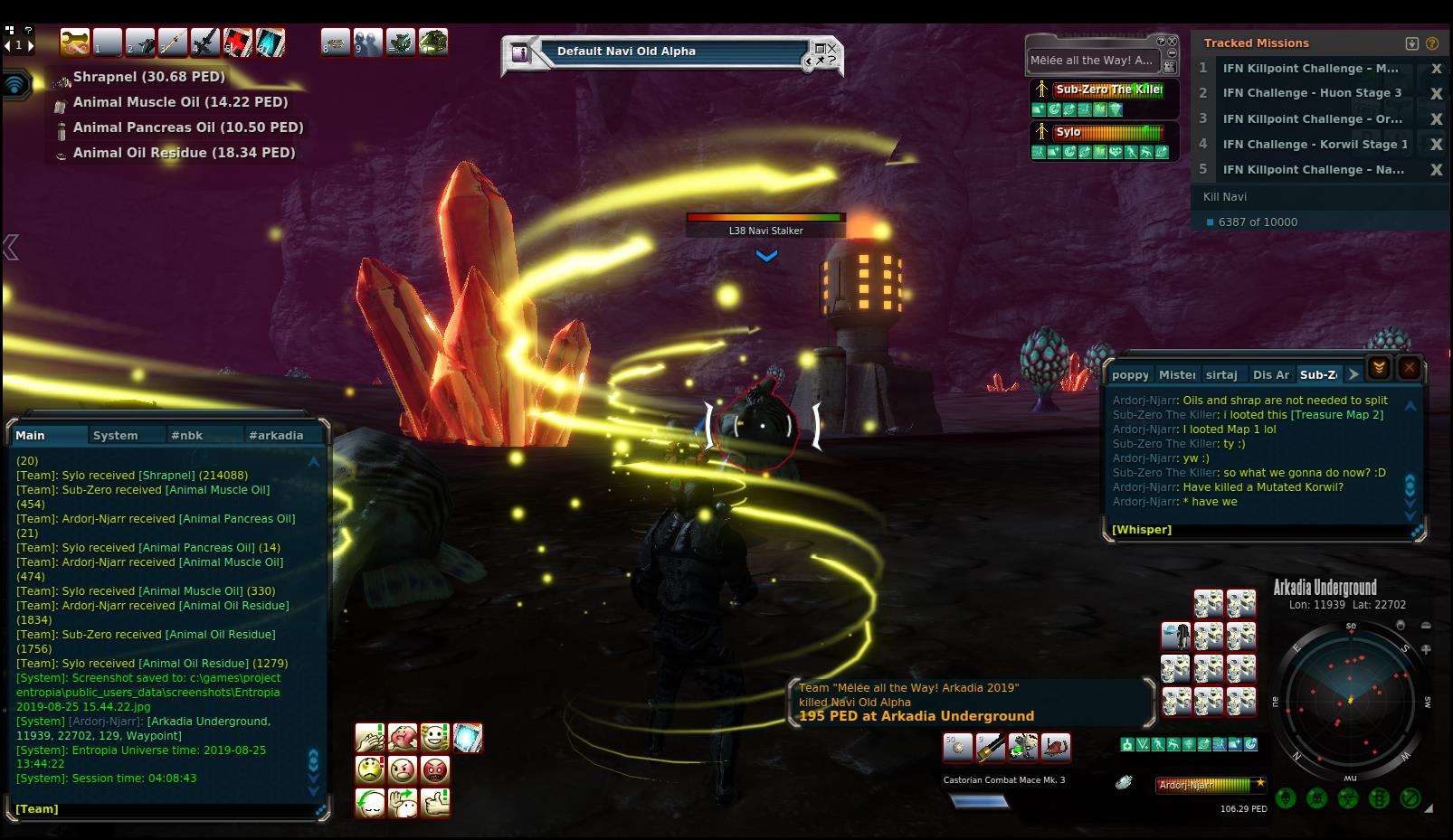Open Tracked Missions help icon
Image resolution: width=1453 pixels, height=840 pixels.
click(1431, 43)
